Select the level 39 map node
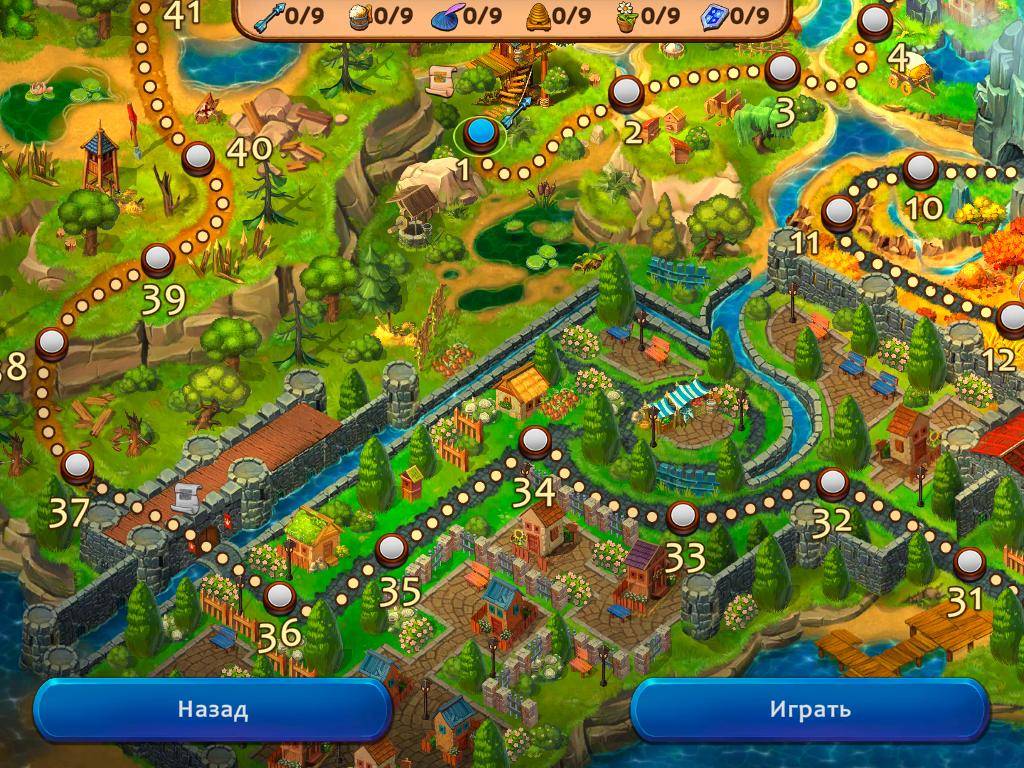Image resolution: width=1024 pixels, height=768 pixels. click(x=157, y=260)
